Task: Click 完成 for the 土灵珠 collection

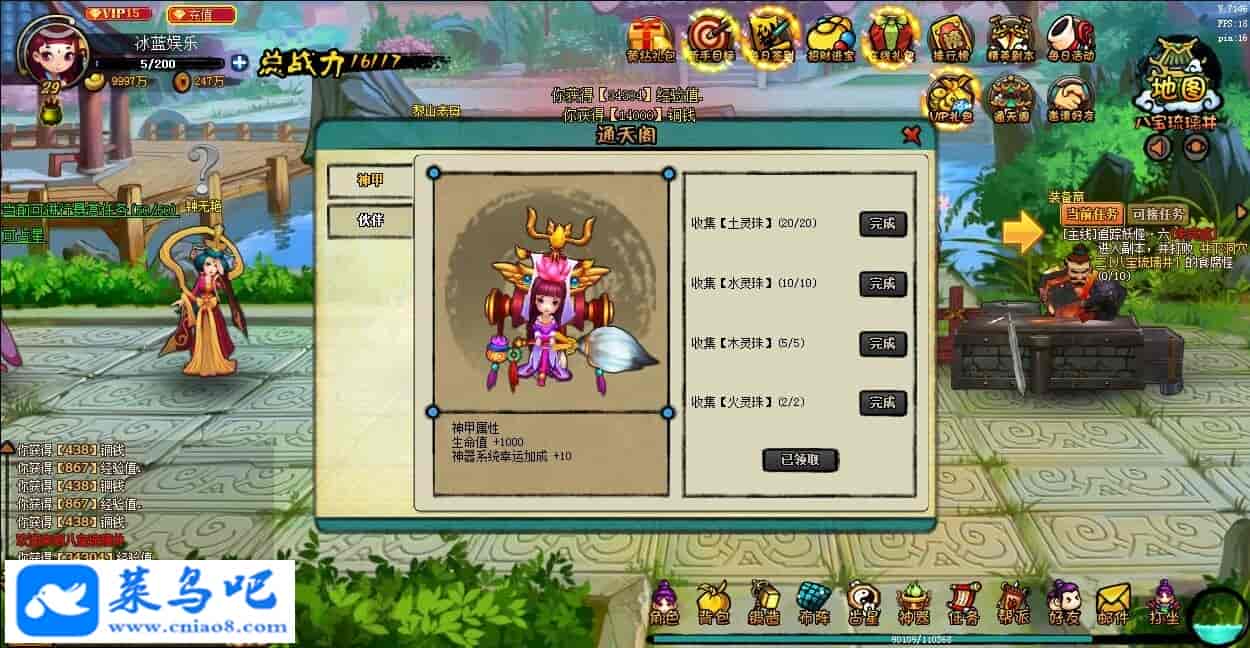Action: 882,224
